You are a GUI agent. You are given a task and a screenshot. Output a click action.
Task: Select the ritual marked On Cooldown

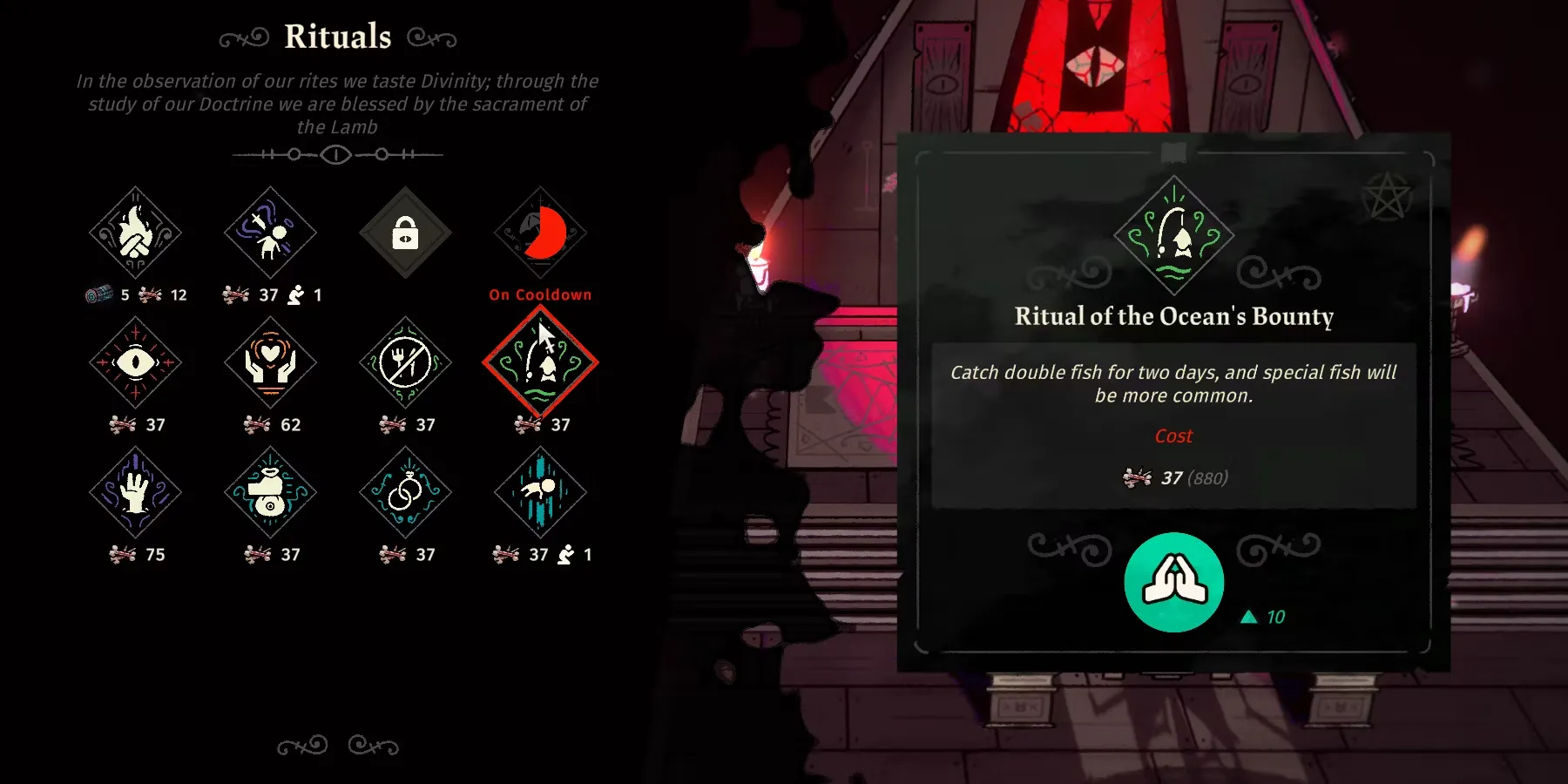tap(540, 233)
